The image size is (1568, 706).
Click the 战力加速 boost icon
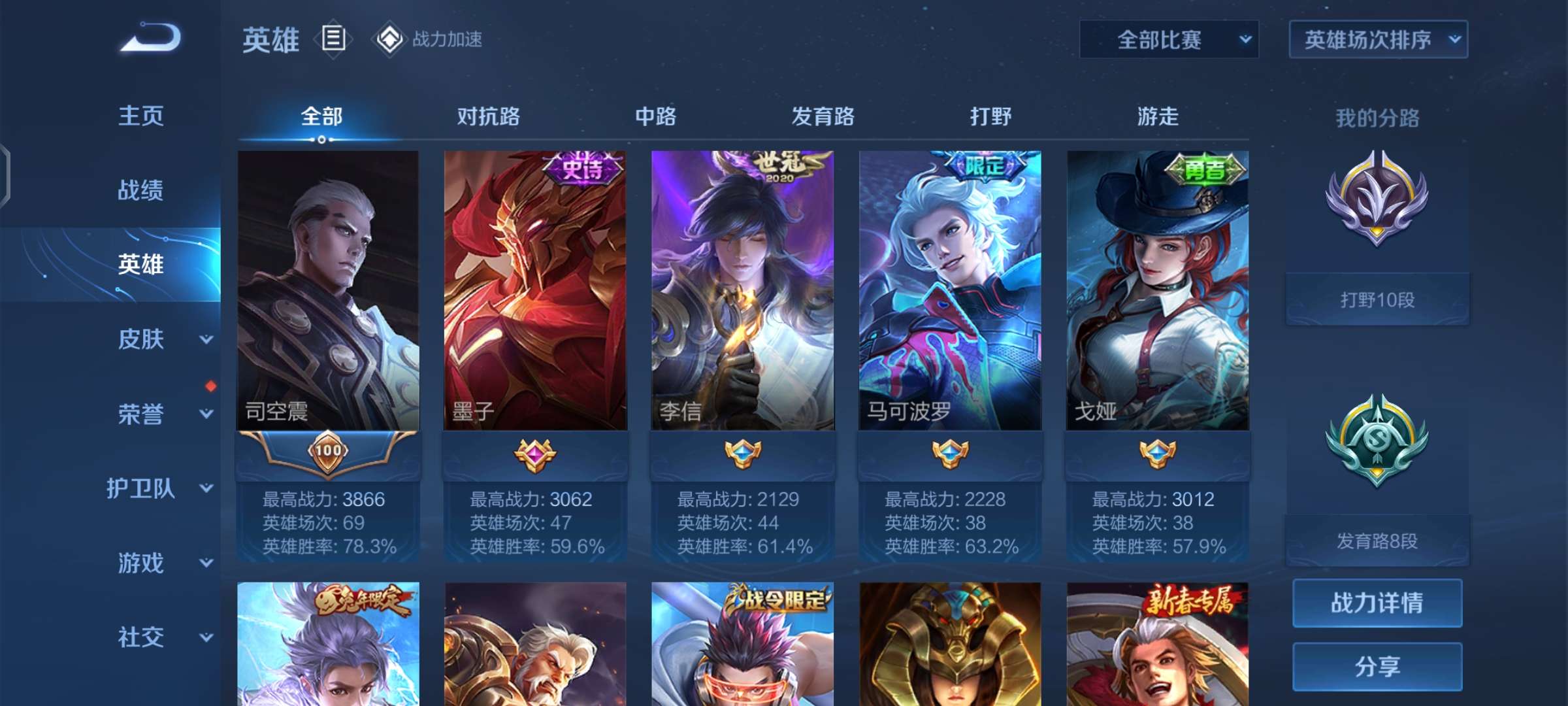(x=390, y=41)
